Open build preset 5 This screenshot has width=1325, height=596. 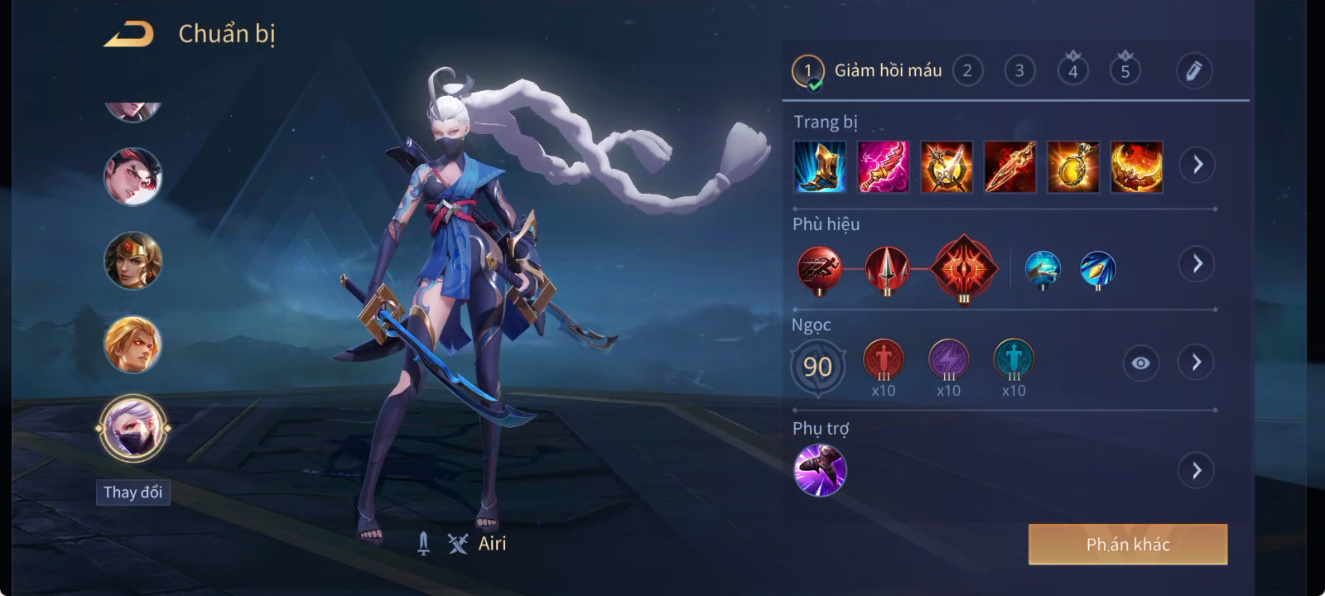pos(1125,70)
